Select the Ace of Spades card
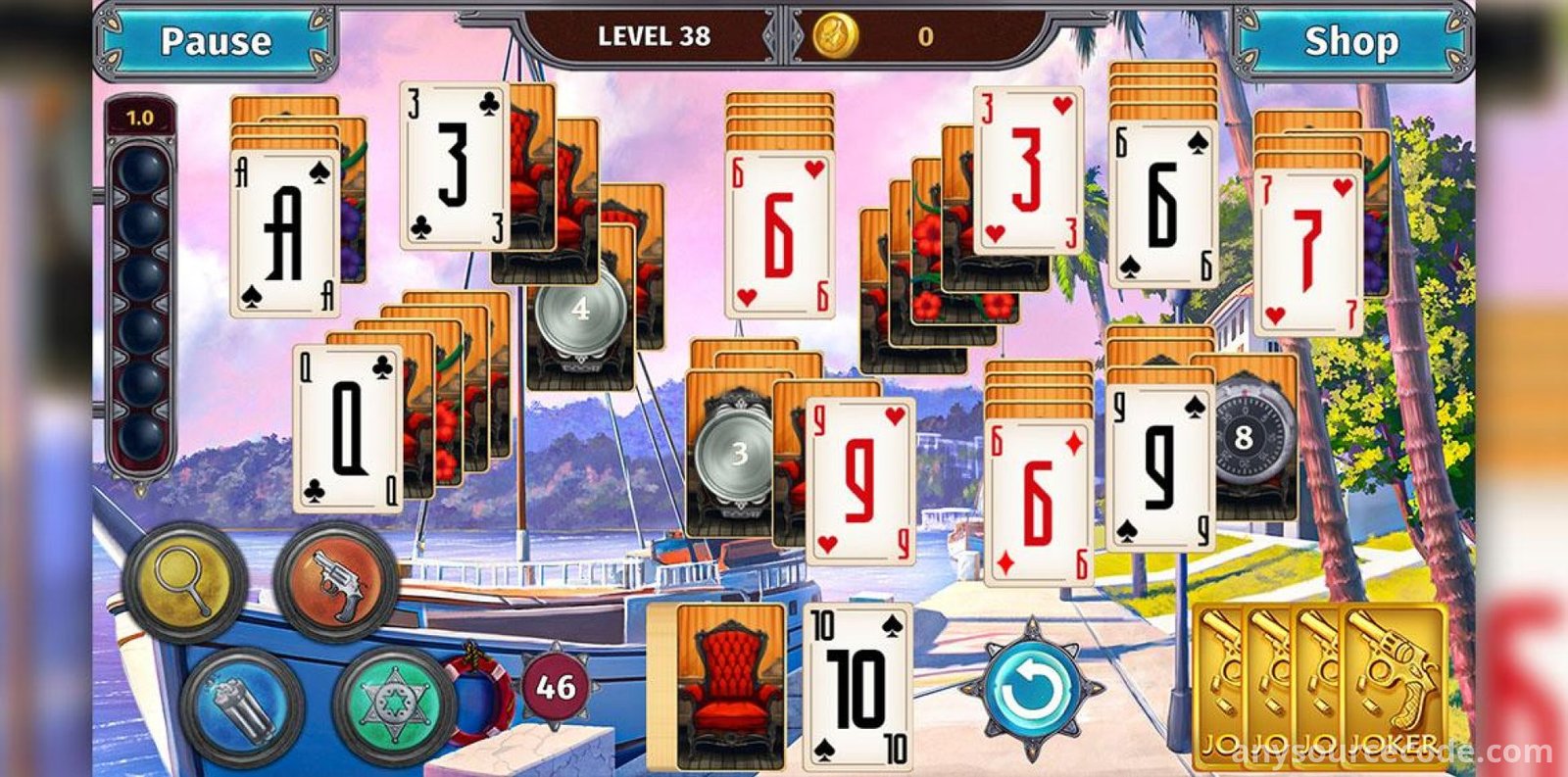This screenshot has width=1568, height=777. tap(284, 235)
